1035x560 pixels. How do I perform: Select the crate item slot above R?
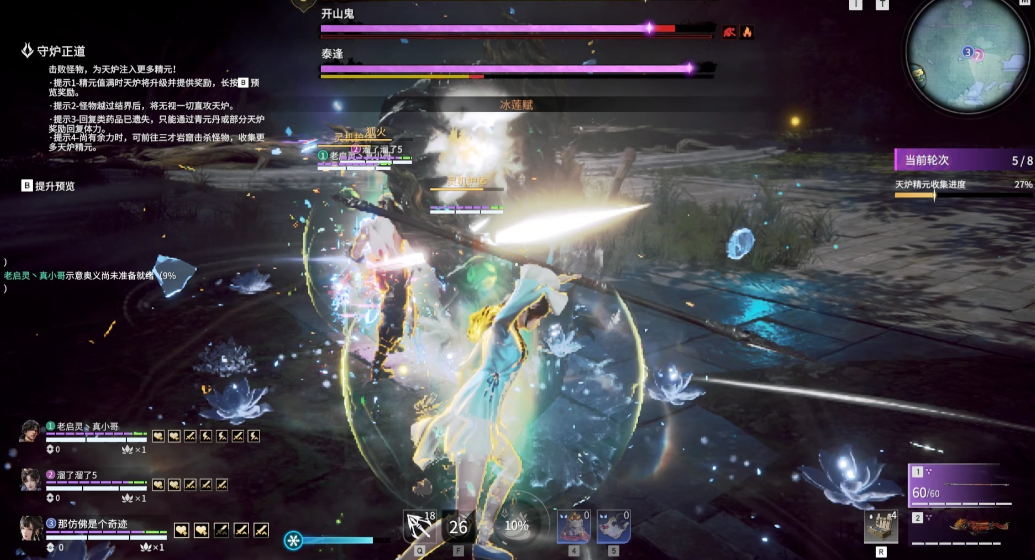pos(881,526)
